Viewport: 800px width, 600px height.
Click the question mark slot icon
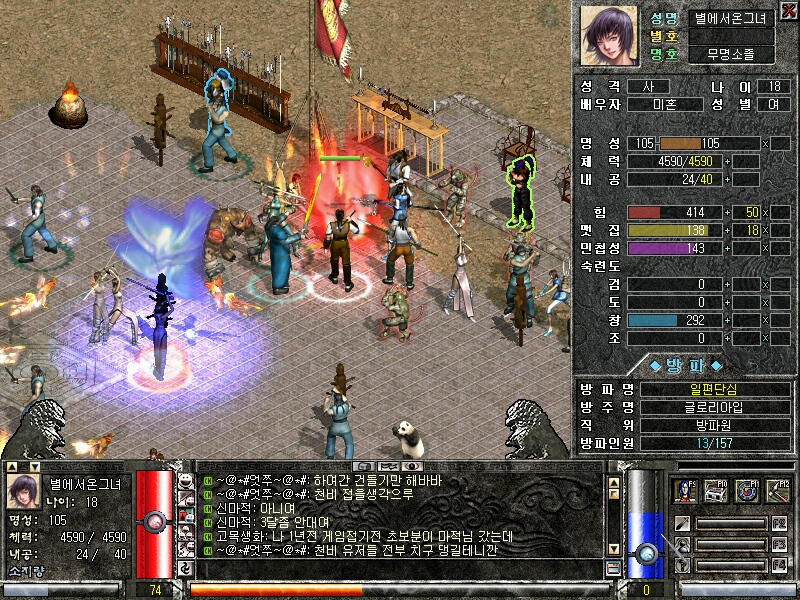pyautogui.click(x=682, y=566)
